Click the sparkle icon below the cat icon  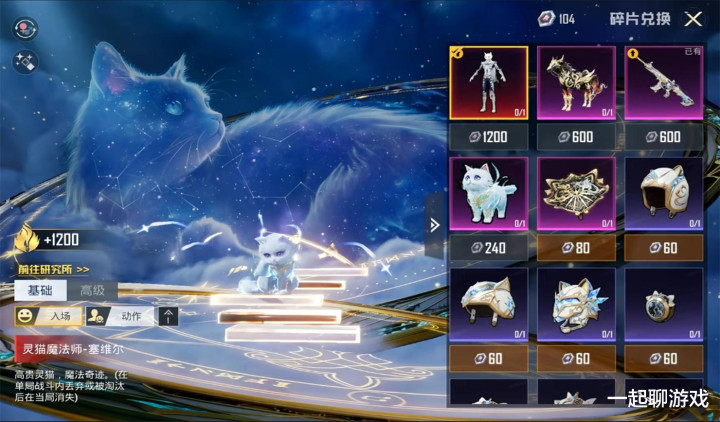[x=24, y=62]
